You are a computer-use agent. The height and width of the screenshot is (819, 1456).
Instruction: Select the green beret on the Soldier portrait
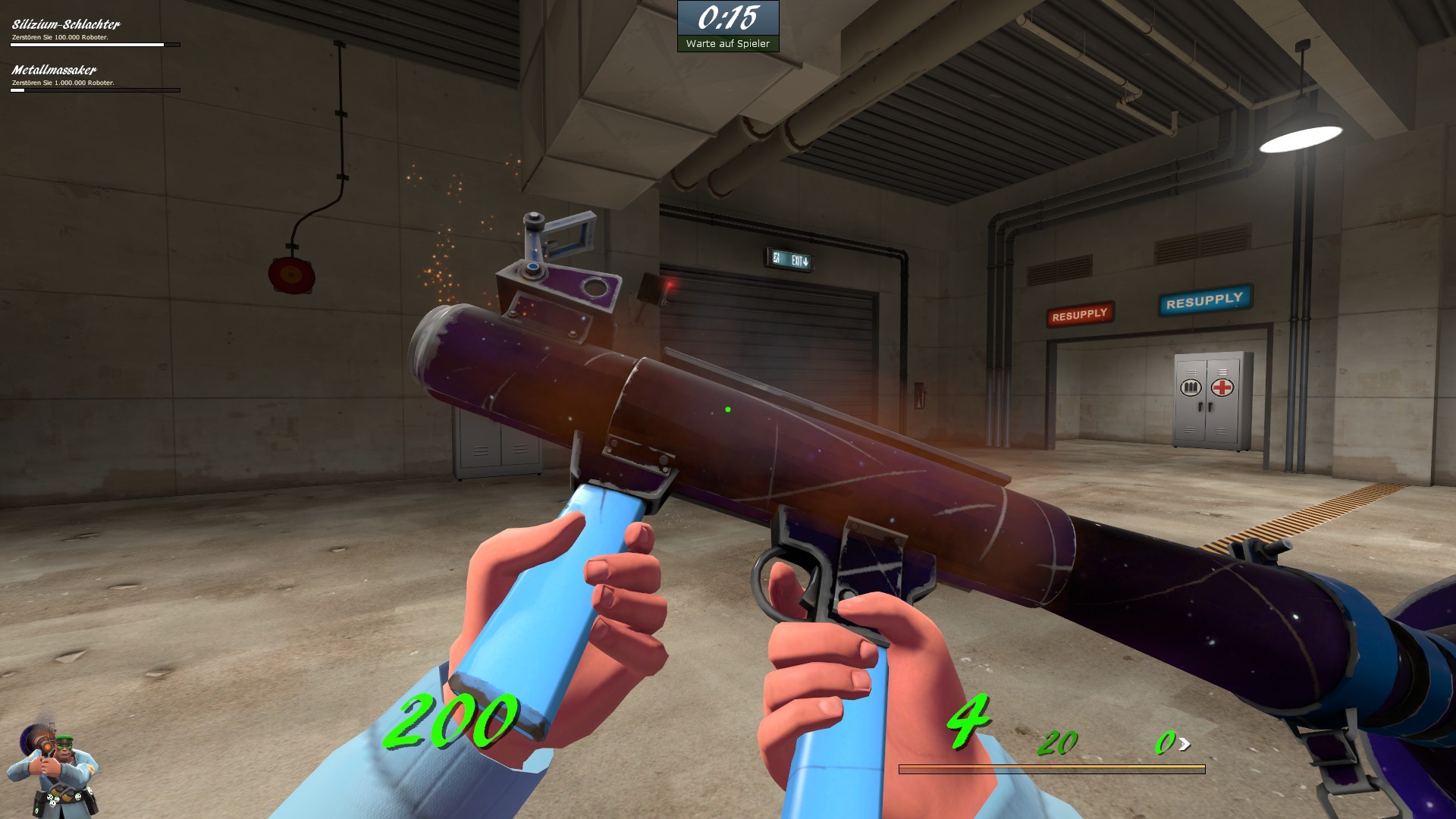click(65, 737)
